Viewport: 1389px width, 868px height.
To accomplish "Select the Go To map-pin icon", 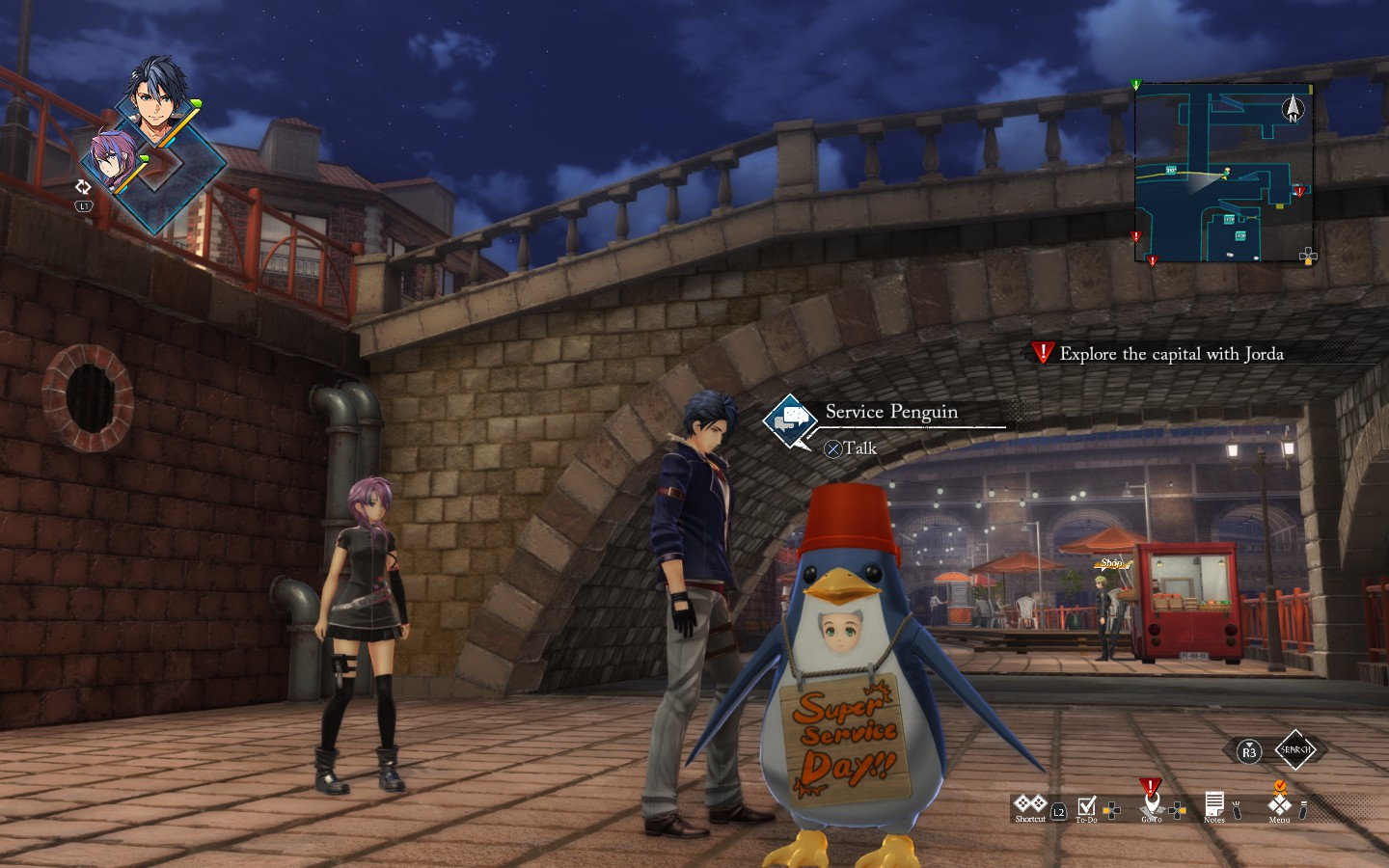I will coord(1151,802).
